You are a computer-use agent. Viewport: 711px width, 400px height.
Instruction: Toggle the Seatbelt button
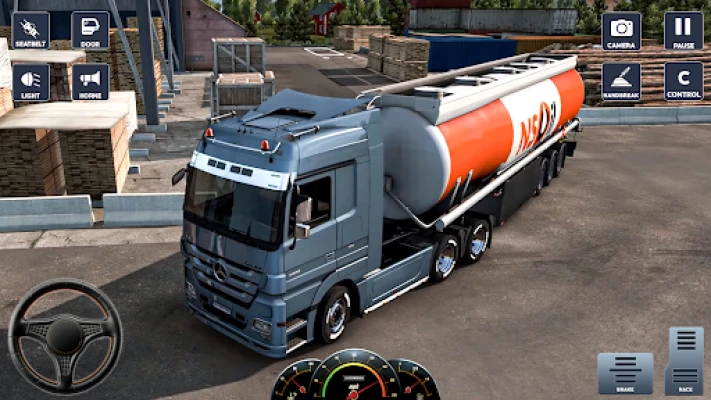(30, 30)
